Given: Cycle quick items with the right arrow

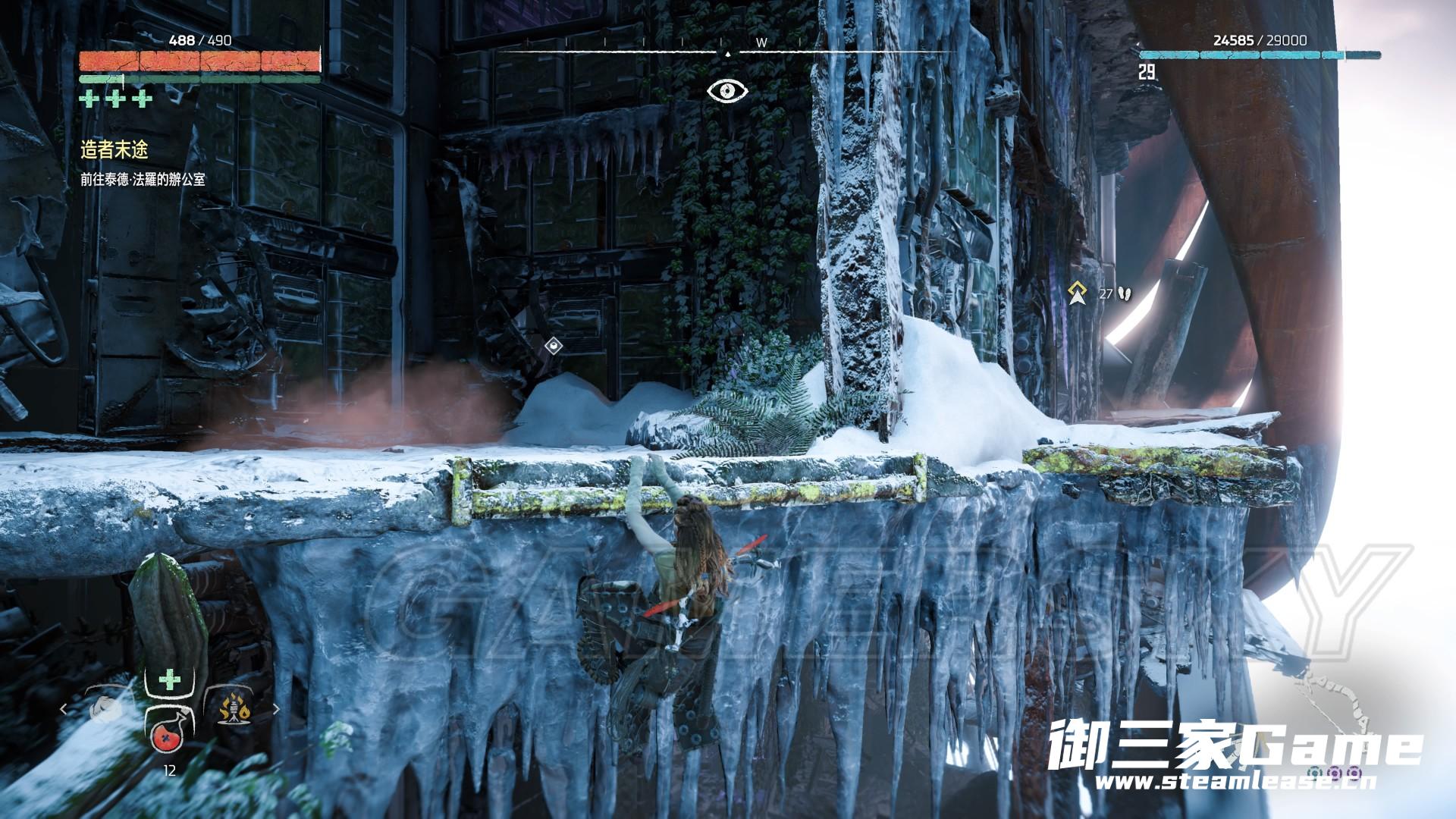Looking at the screenshot, I should coord(276,710).
